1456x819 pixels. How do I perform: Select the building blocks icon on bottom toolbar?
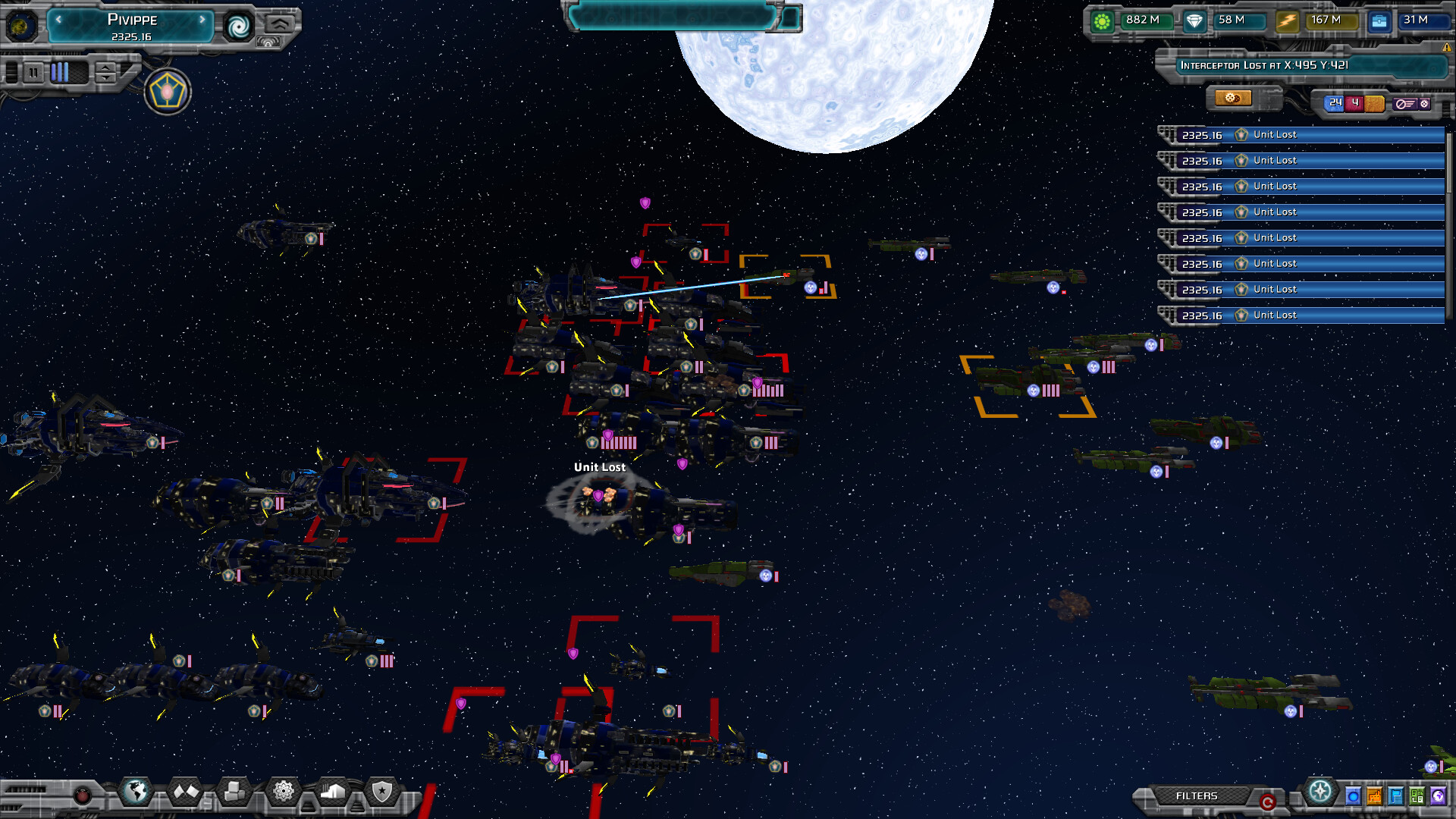[x=235, y=791]
